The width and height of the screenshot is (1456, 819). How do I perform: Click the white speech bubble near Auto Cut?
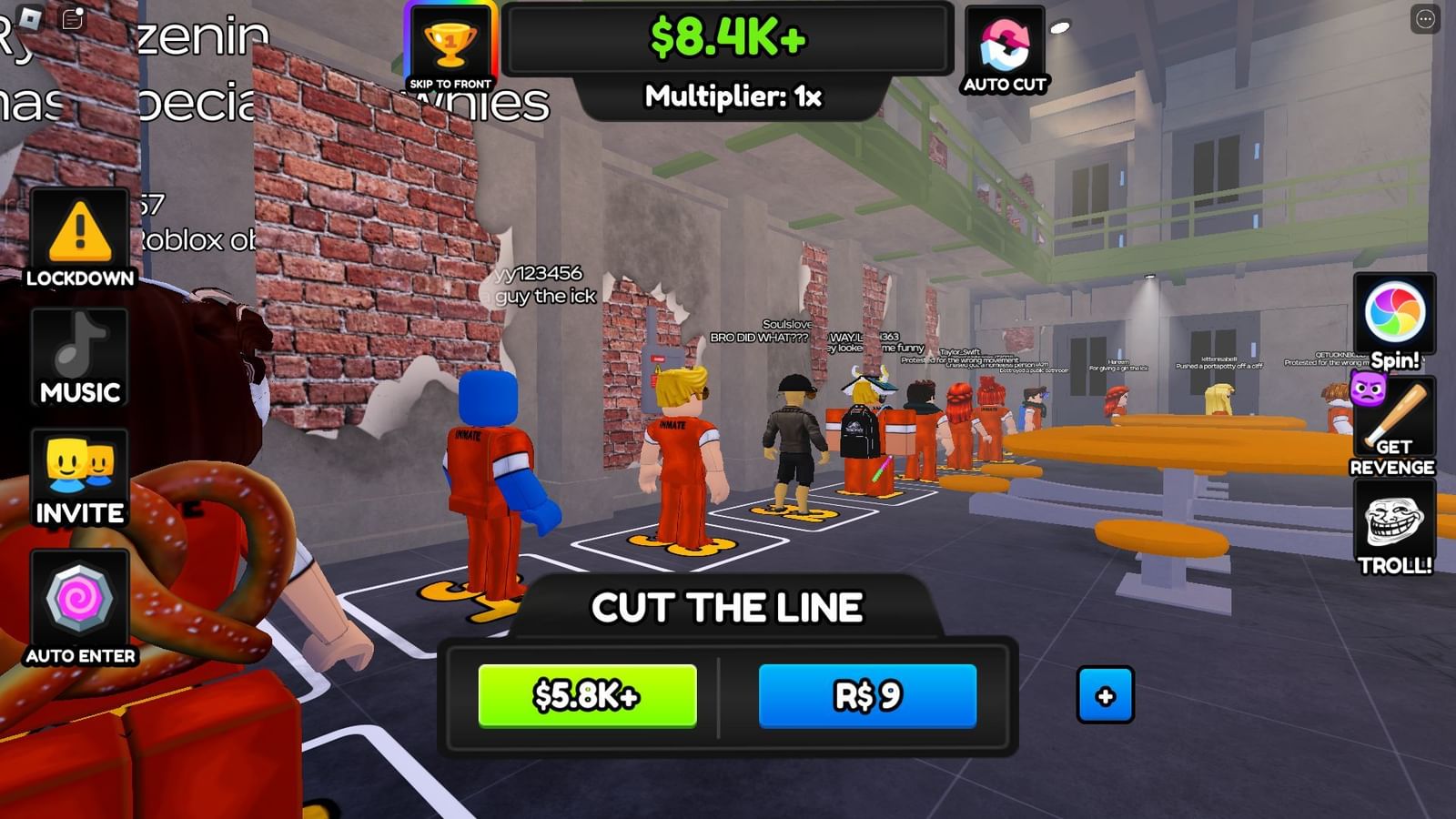tap(1060, 26)
